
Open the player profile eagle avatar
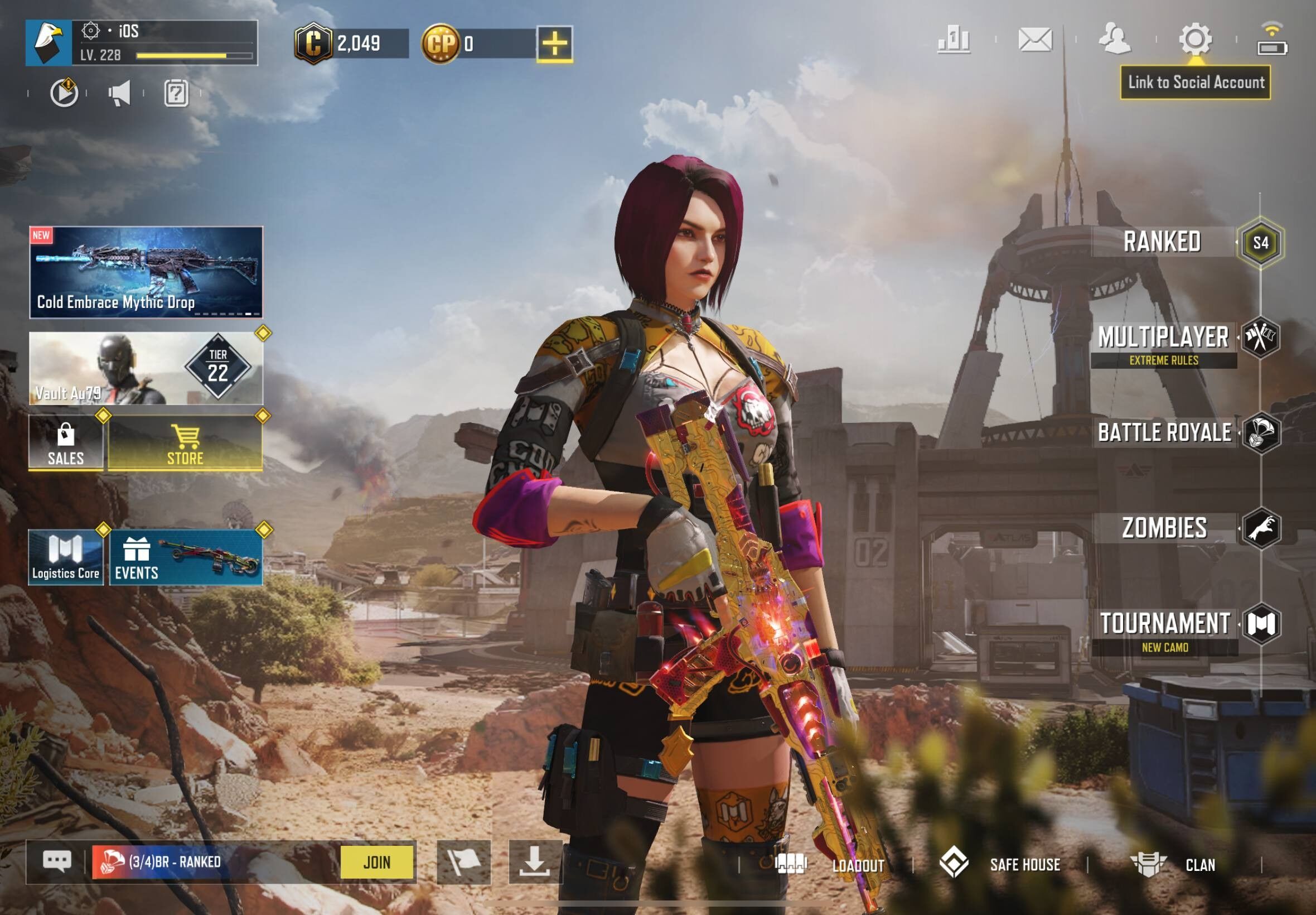[x=49, y=42]
